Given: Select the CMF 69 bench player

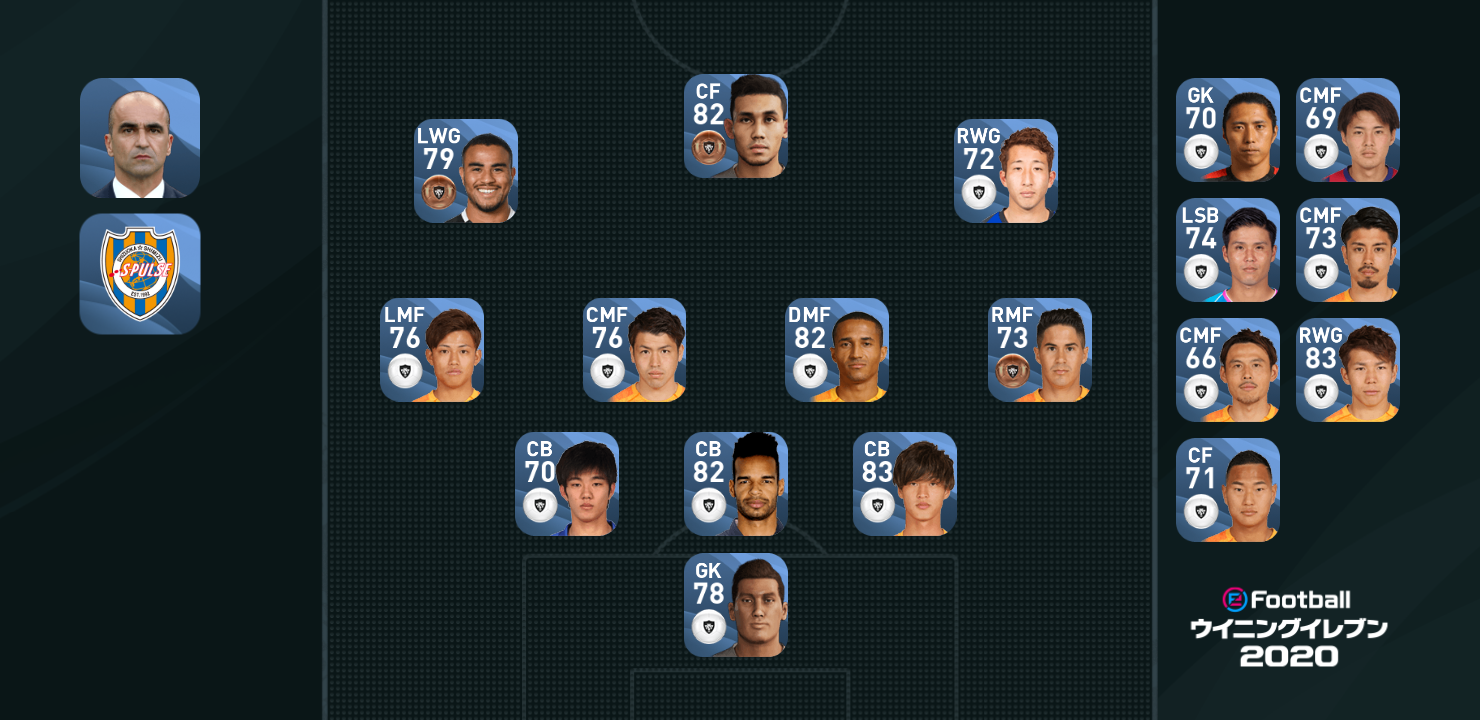Looking at the screenshot, I should point(1347,130).
